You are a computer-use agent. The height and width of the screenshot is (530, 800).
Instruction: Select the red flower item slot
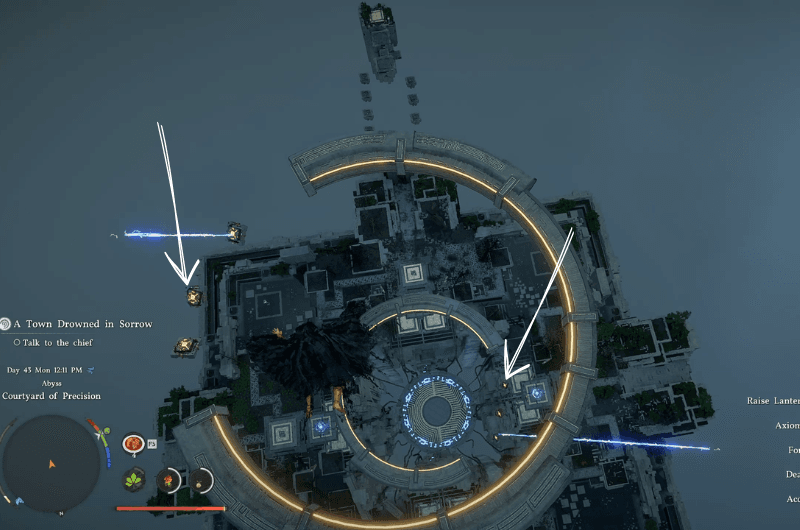(168, 481)
